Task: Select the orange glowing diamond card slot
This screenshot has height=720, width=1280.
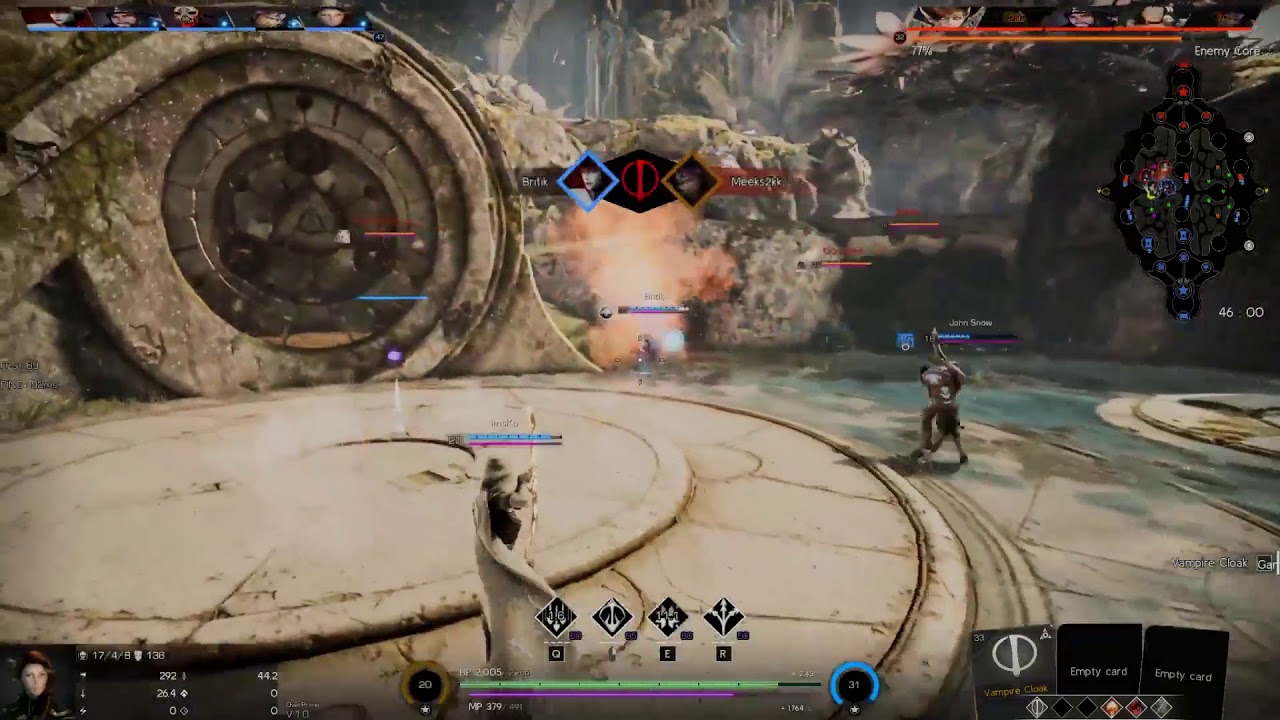Action: click(1111, 708)
